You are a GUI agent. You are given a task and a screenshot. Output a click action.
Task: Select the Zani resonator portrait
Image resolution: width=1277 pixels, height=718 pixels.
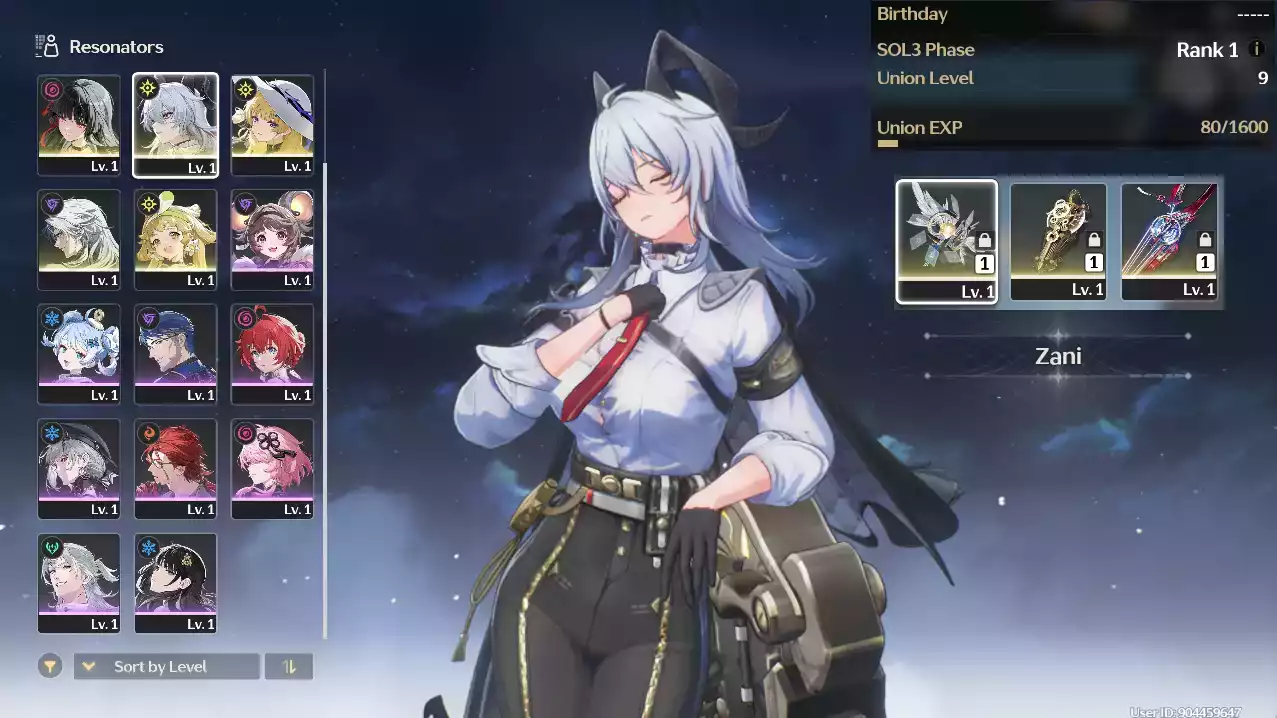pyautogui.click(x=175, y=124)
